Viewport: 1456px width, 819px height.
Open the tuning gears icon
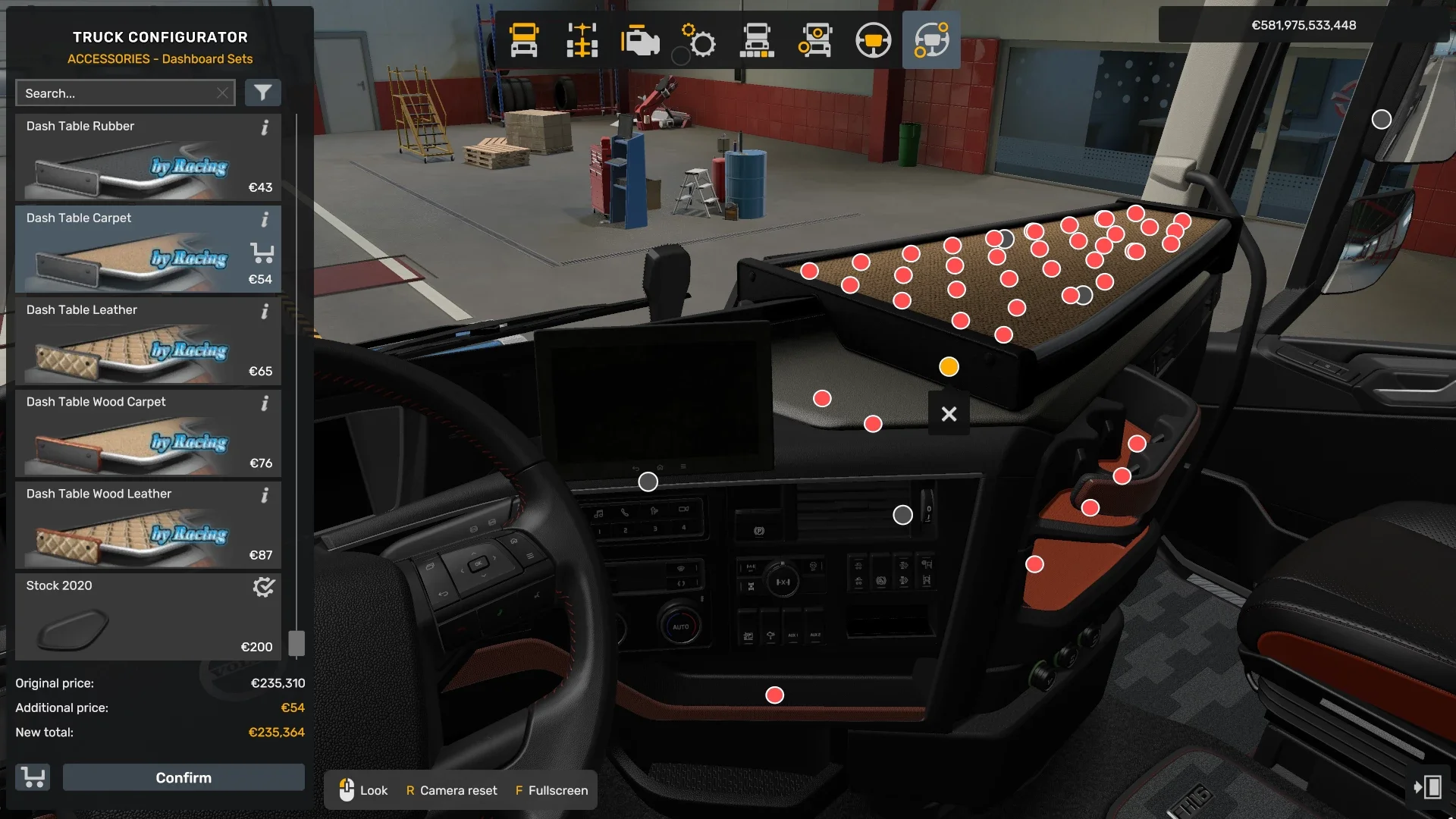698,40
